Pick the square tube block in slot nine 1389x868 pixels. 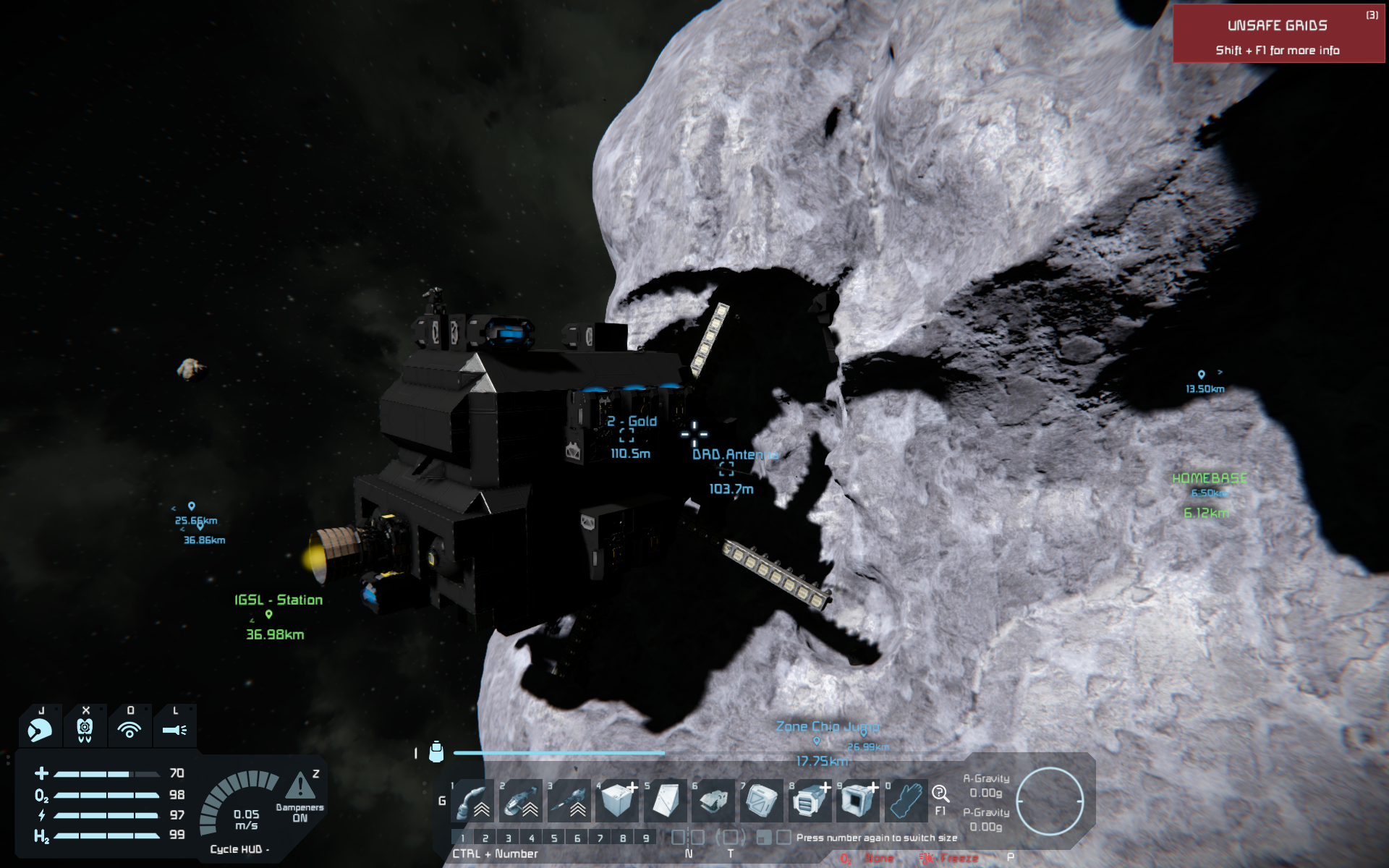858,801
